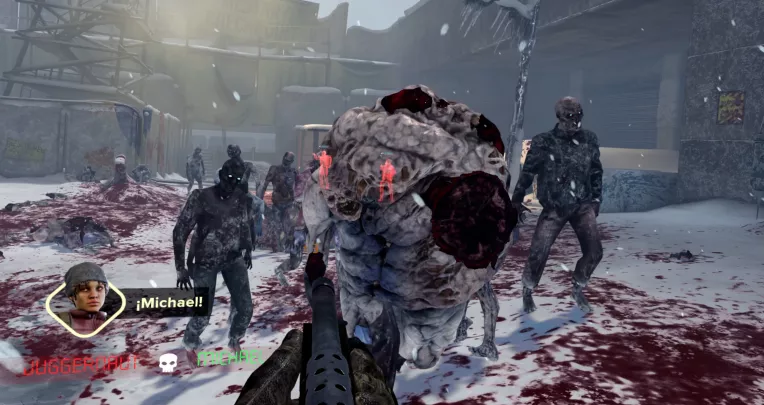The height and width of the screenshot is (405, 764).
Task: Select the skull icon in the kill feed
Action: [168, 362]
